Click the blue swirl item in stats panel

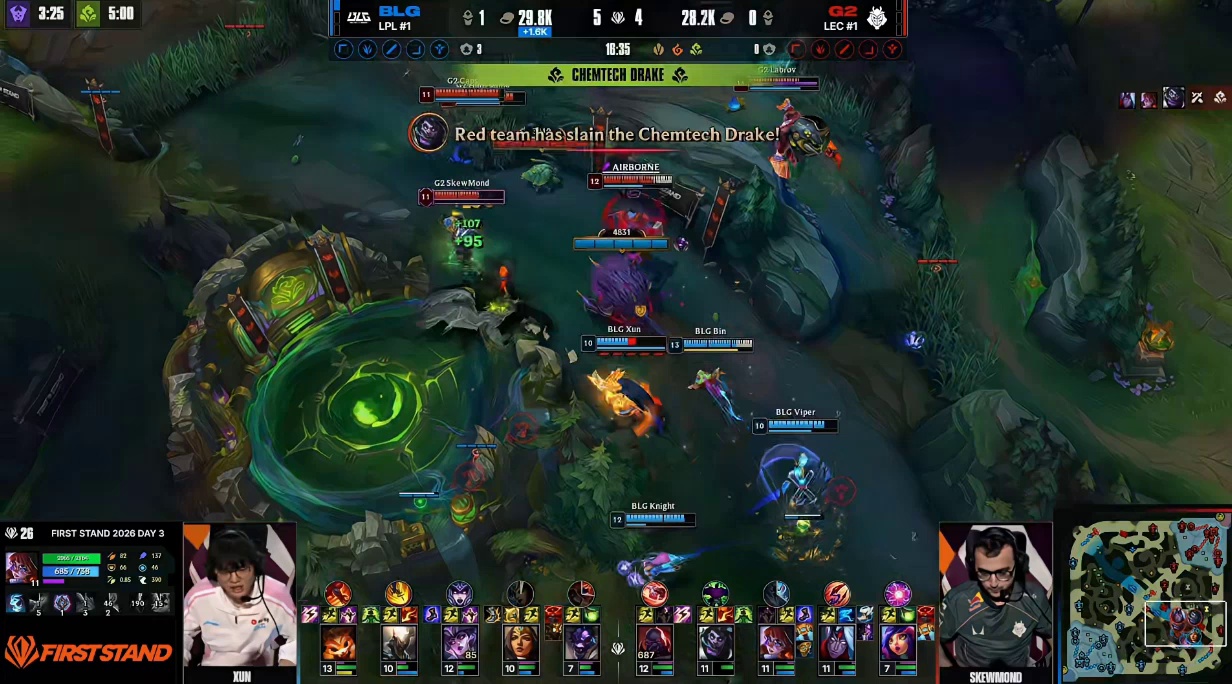[x=16, y=603]
